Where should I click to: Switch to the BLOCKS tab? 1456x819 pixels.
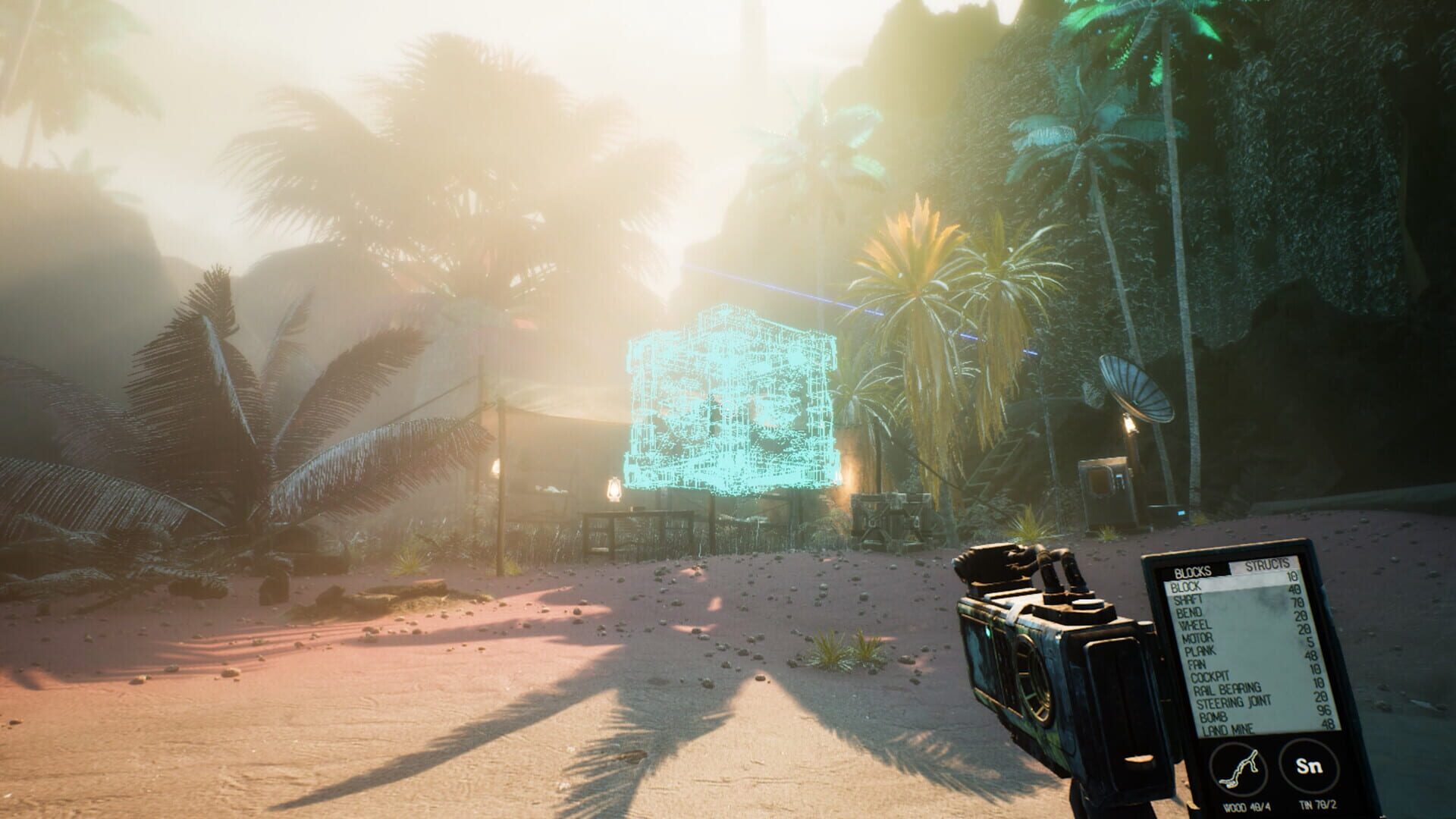click(x=1193, y=571)
